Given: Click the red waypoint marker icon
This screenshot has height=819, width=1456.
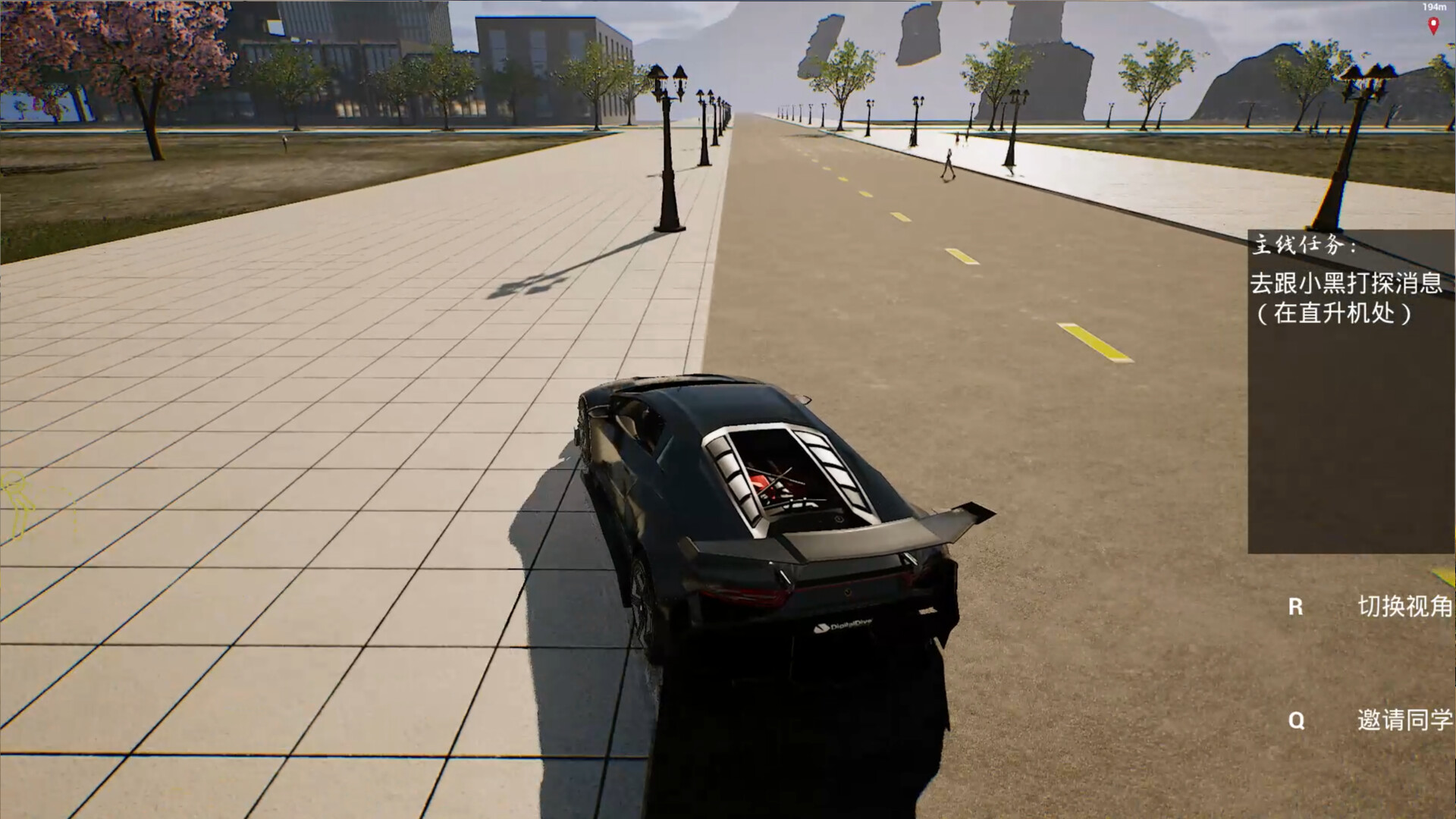Looking at the screenshot, I should click(x=1433, y=26).
